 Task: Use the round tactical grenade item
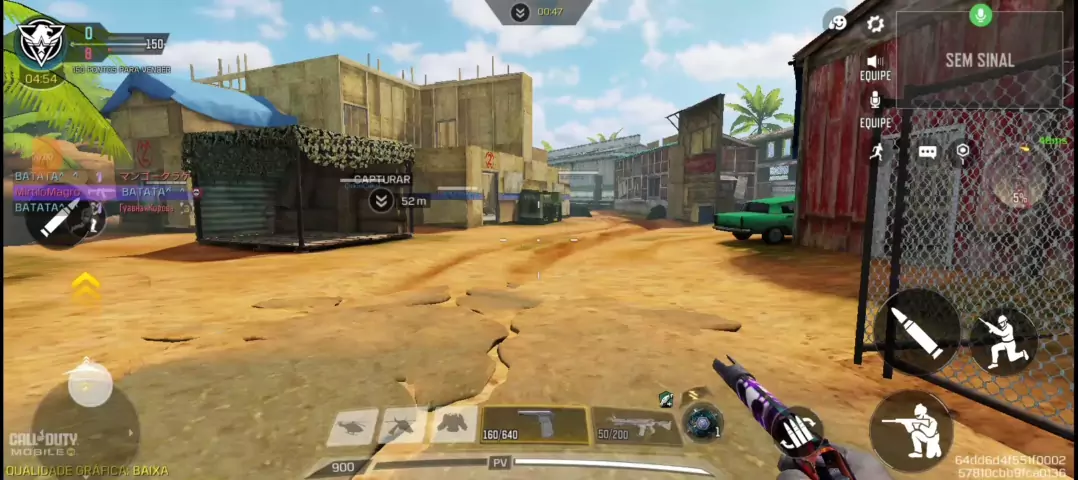point(702,421)
